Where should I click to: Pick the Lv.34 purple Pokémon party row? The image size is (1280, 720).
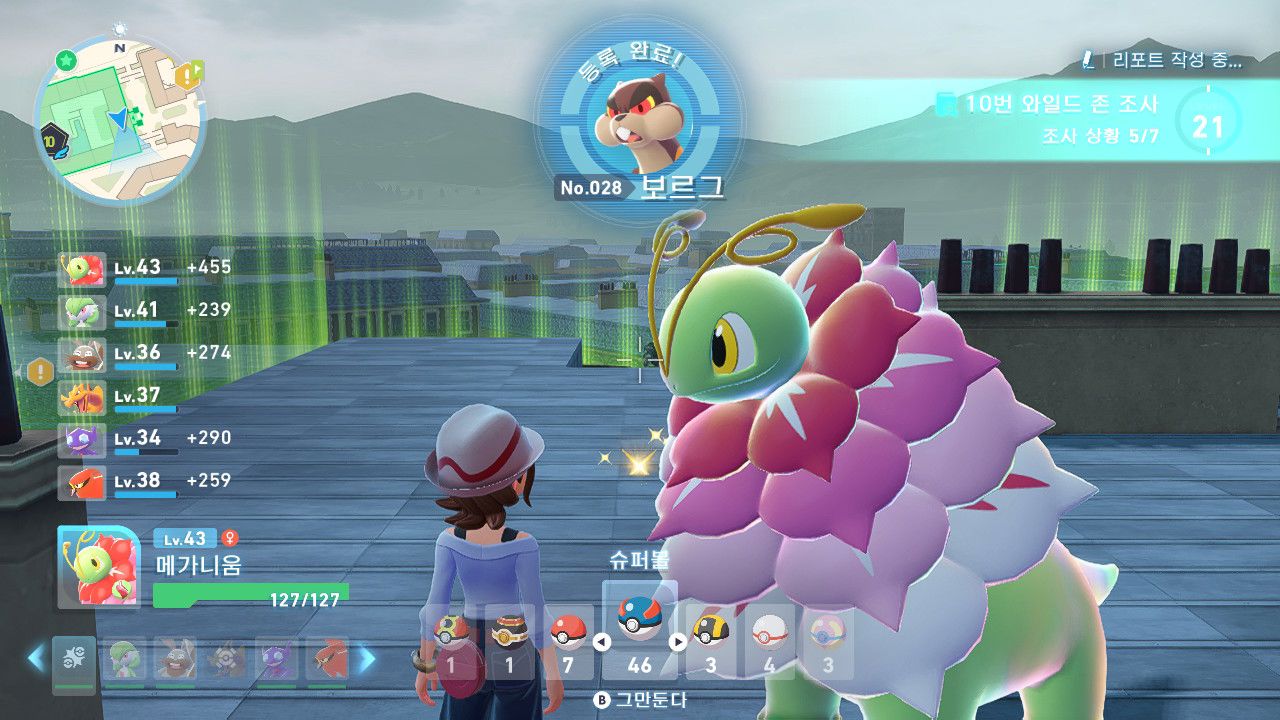[x=145, y=439]
